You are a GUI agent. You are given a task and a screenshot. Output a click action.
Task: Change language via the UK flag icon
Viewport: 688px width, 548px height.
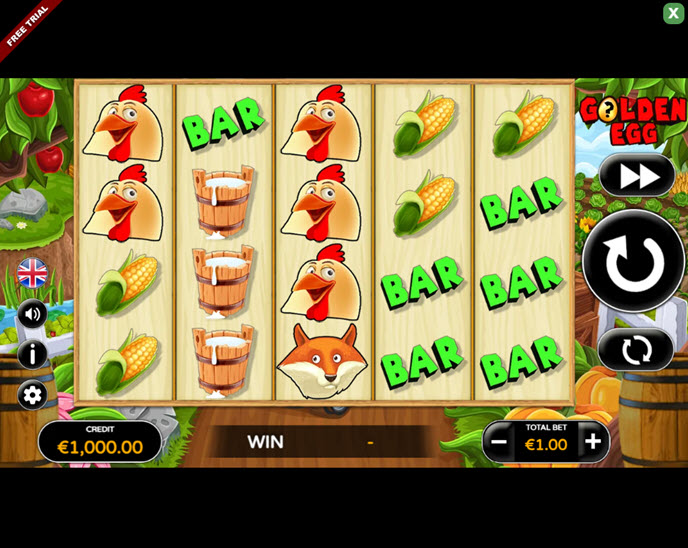pos(32,272)
